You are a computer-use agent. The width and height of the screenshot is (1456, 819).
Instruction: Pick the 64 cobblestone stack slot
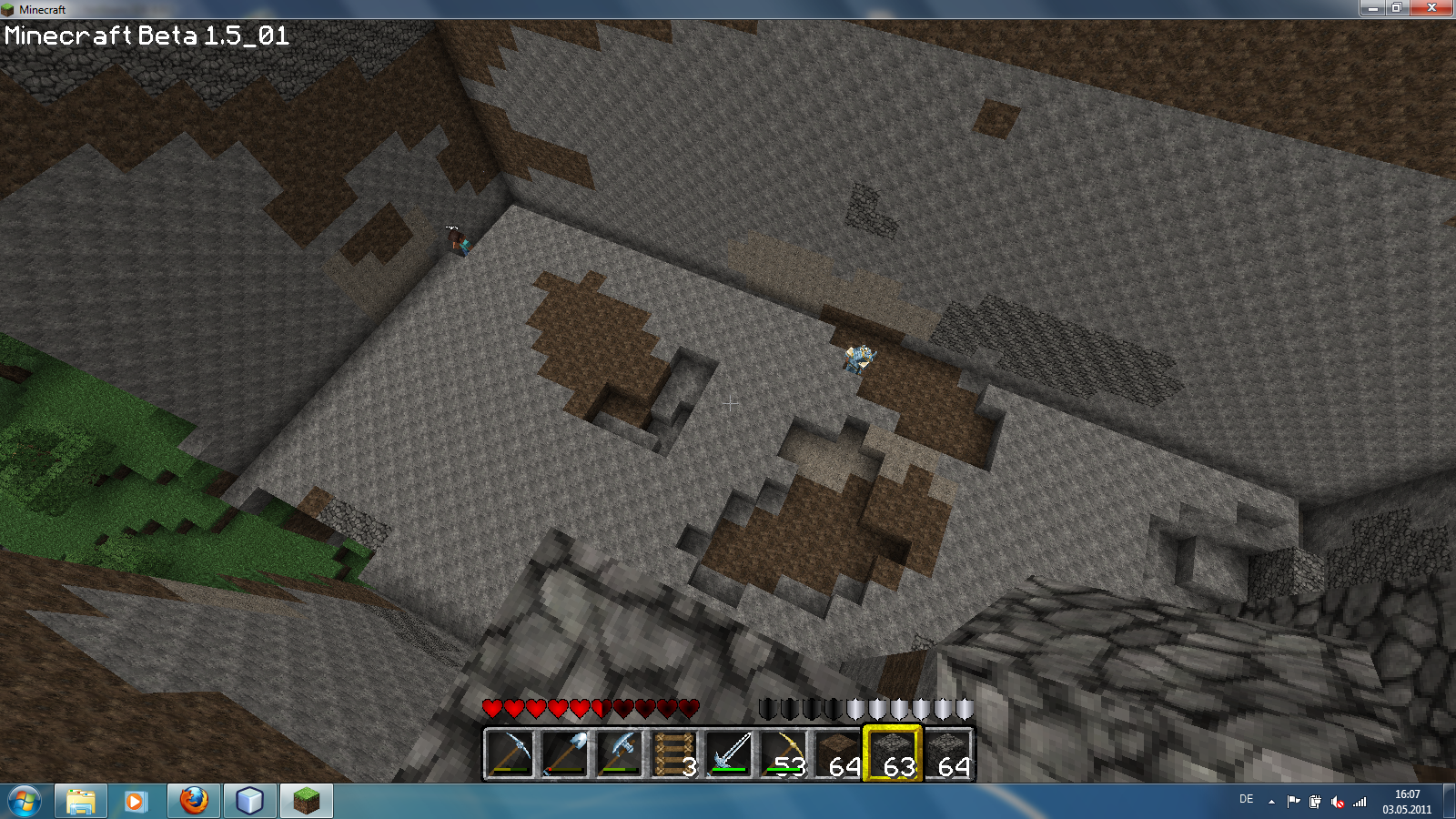(x=946, y=753)
